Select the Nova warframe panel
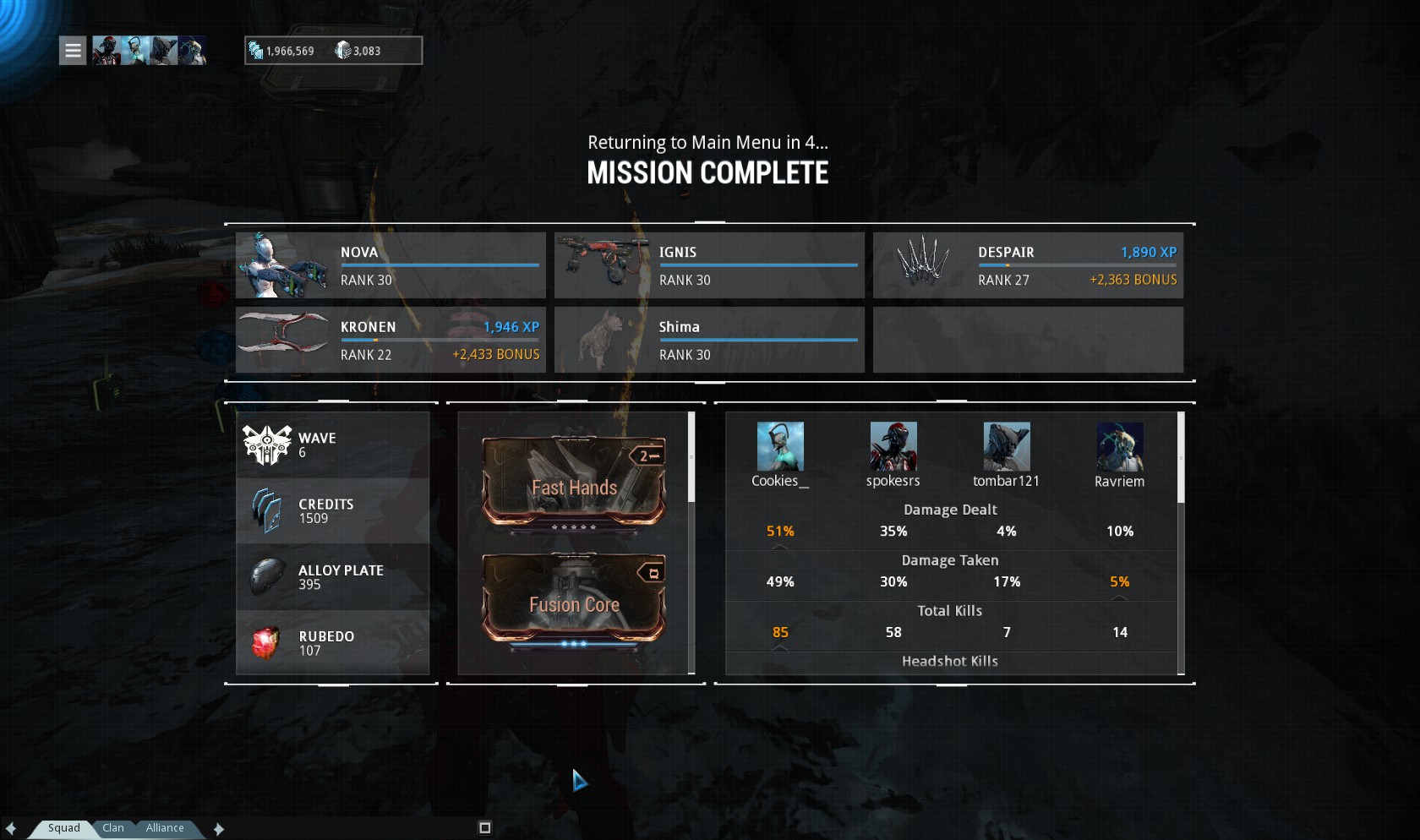The image size is (1420, 840). (390, 265)
